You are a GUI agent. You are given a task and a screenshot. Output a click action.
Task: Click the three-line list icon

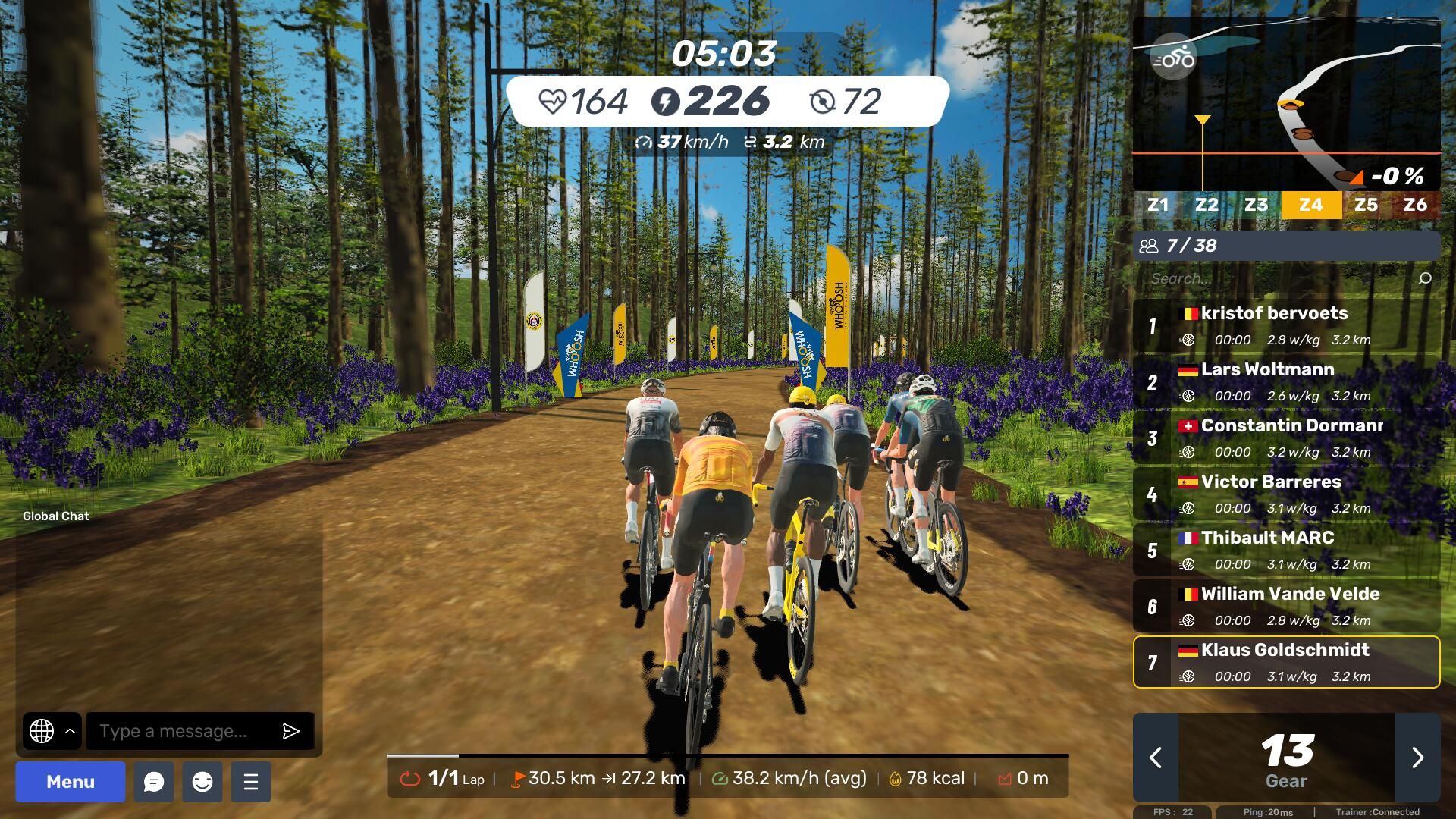pos(251,782)
